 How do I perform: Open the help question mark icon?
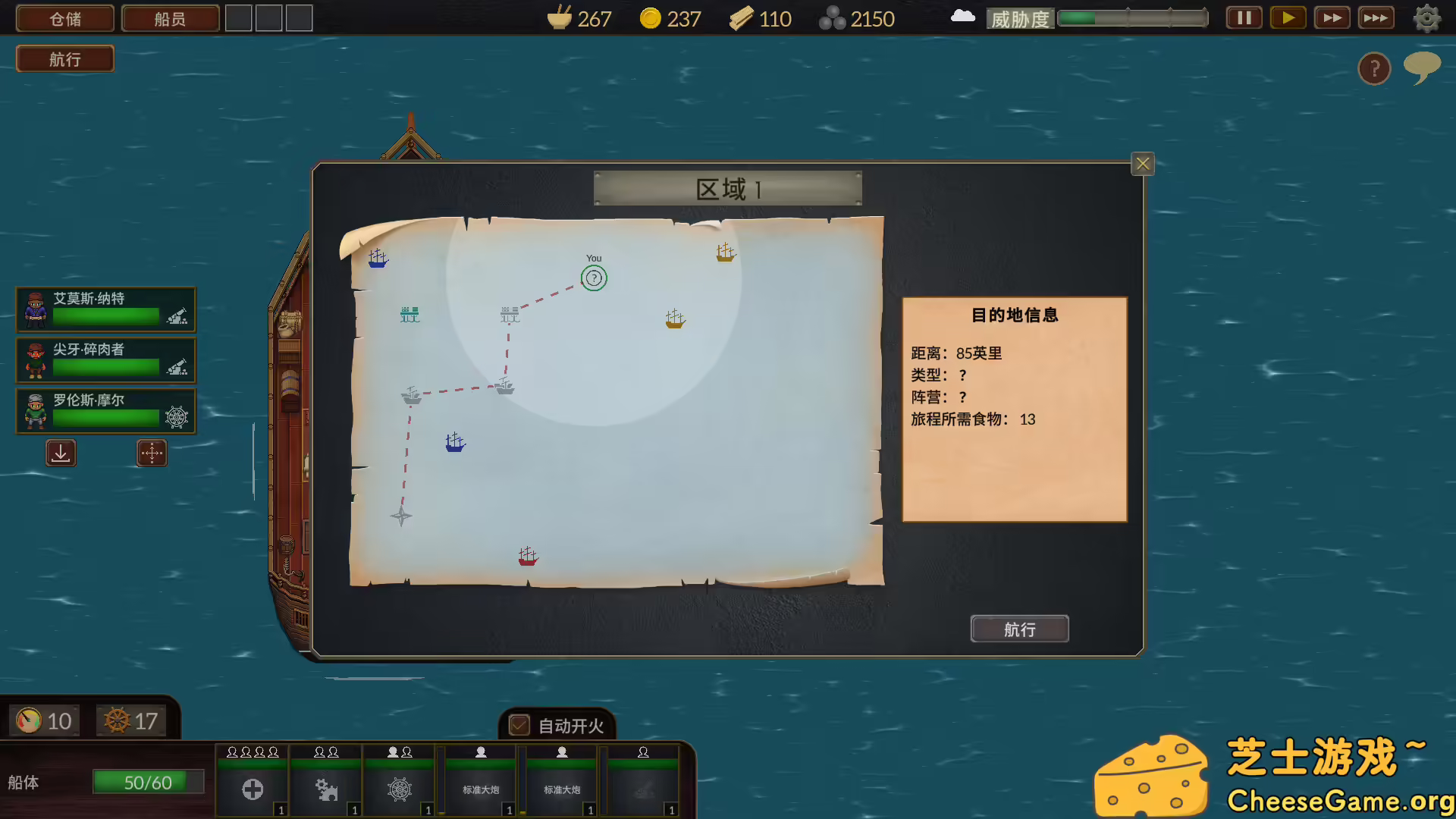tap(1374, 68)
